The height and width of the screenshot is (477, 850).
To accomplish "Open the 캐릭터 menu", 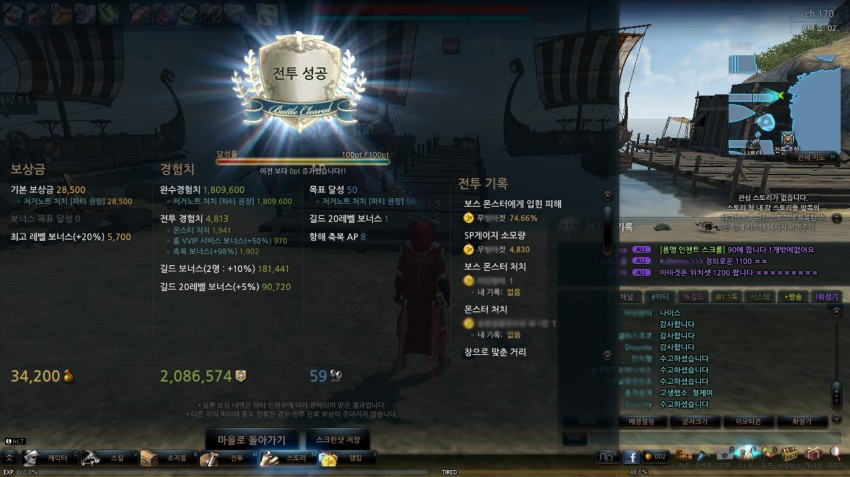I will point(48,458).
